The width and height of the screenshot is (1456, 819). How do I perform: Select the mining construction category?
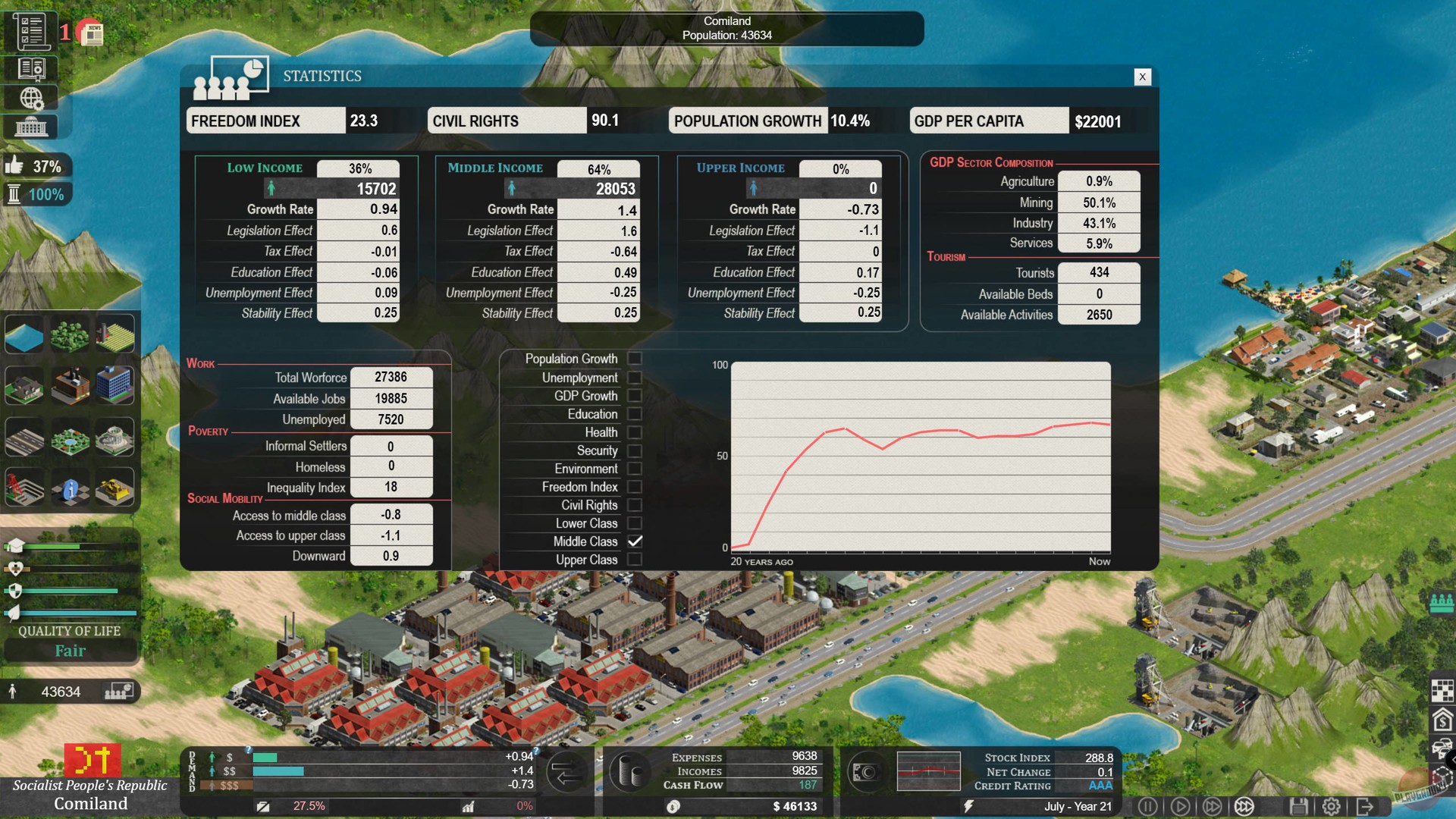24,489
